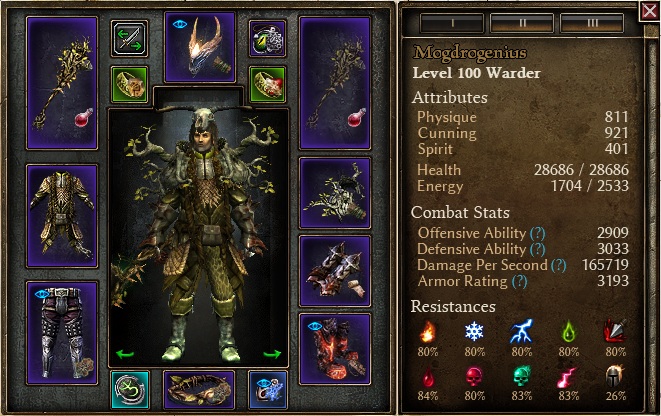This screenshot has height=416, width=661.
Task: Pick the red boots slot
Action: pos(334,347)
